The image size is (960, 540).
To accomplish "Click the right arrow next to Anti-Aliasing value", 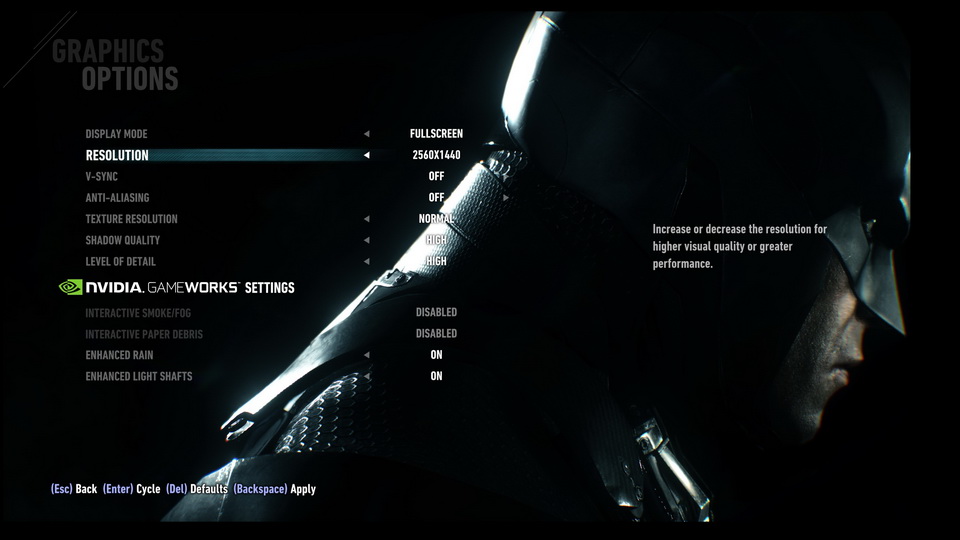I will [506, 198].
